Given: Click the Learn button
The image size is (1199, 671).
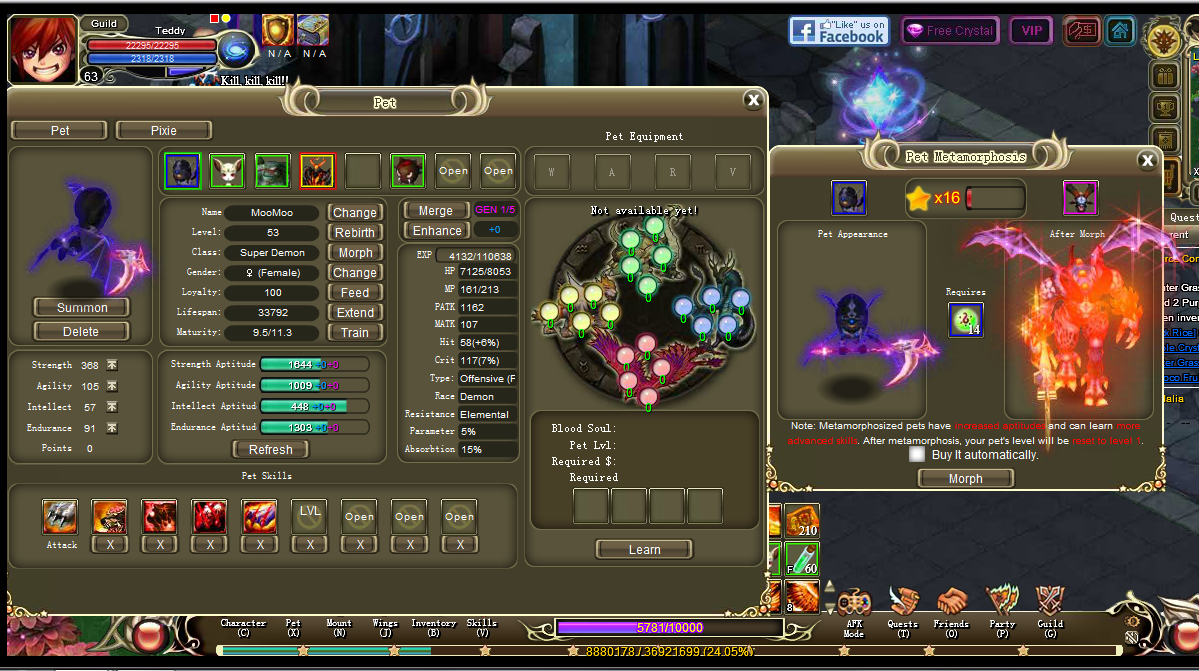Looking at the screenshot, I should tap(644, 549).
